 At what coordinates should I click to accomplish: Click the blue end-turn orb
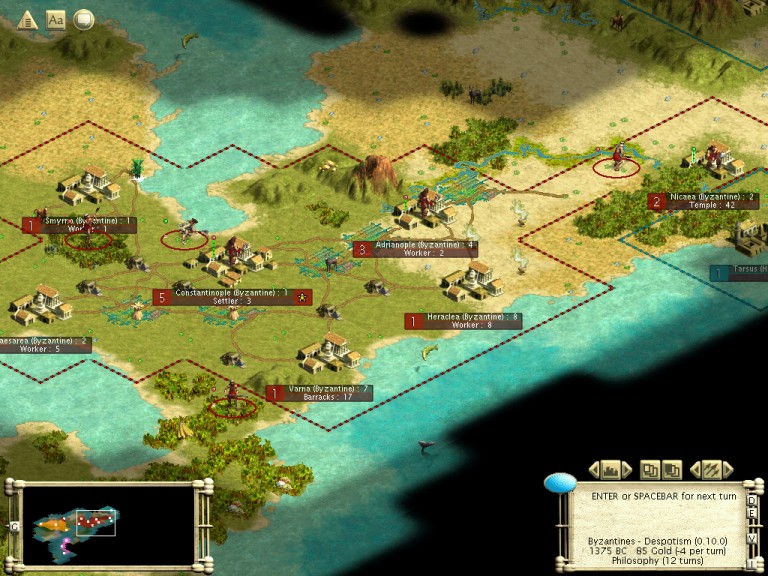[560, 484]
